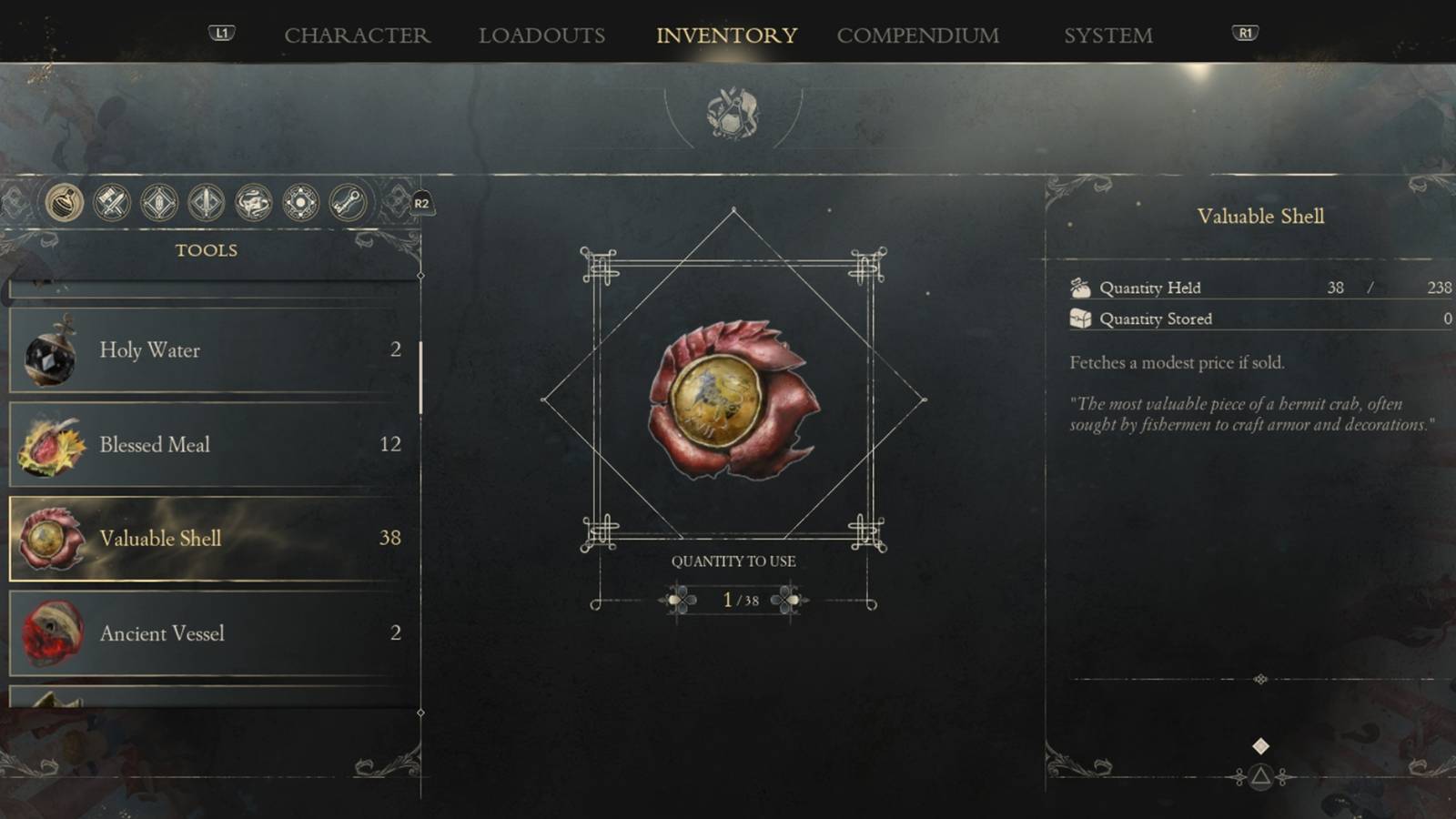Image resolution: width=1456 pixels, height=819 pixels.
Task: Switch to the CHARACTER tab
Action: [358, 35]
